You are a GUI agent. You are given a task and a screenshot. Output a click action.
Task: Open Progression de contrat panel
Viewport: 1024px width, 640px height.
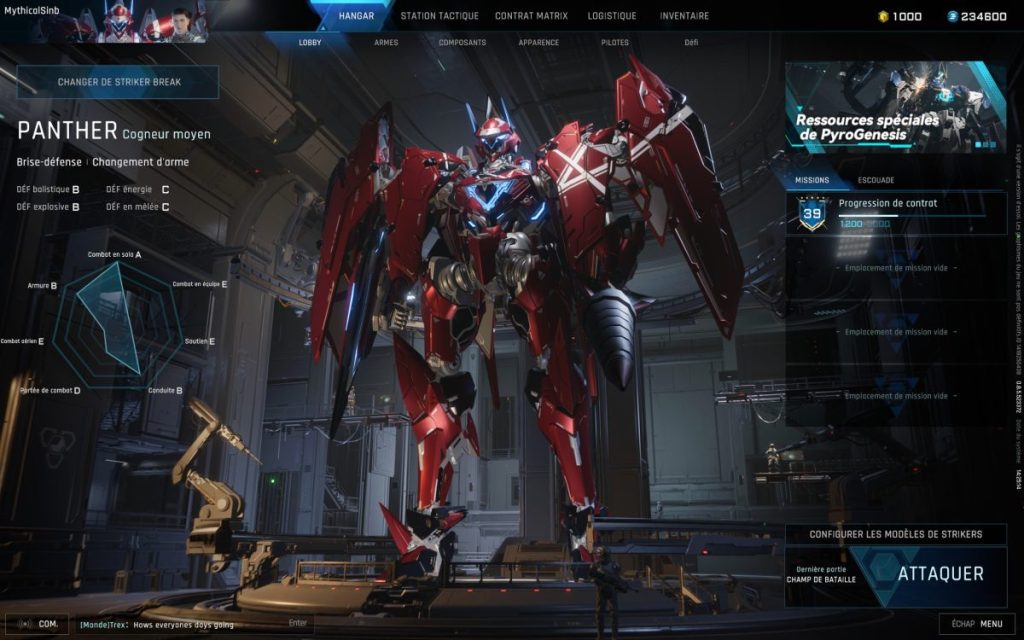coord(895,213)
